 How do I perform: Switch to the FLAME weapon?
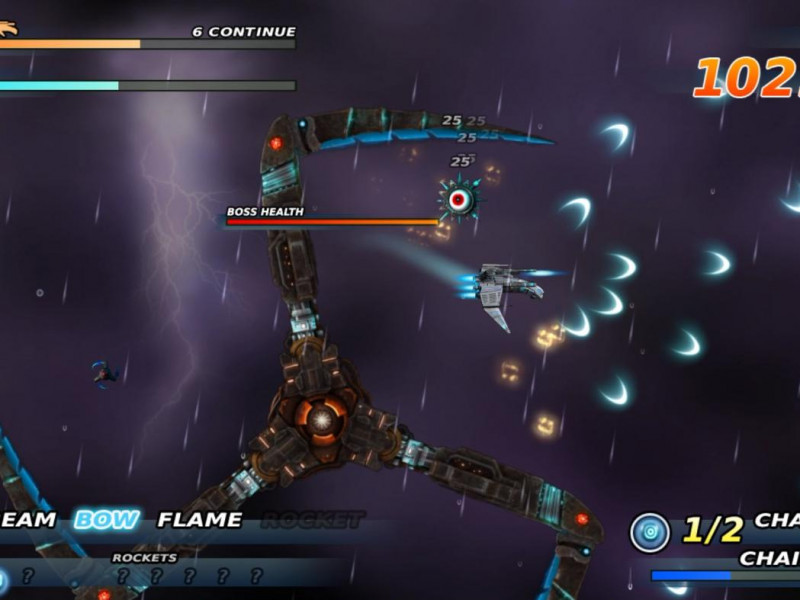(200, 520)
